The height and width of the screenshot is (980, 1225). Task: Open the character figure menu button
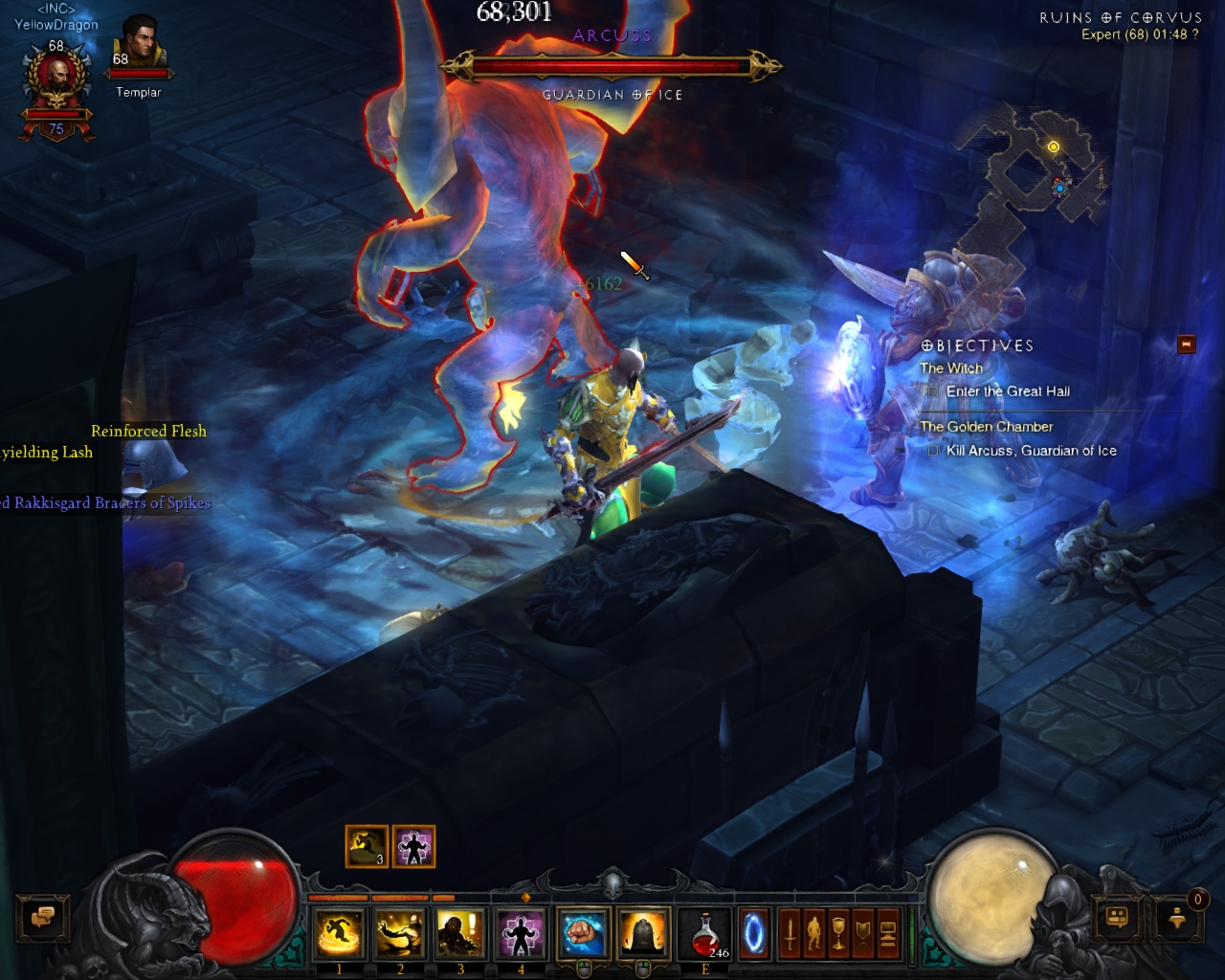coord(814,933)
